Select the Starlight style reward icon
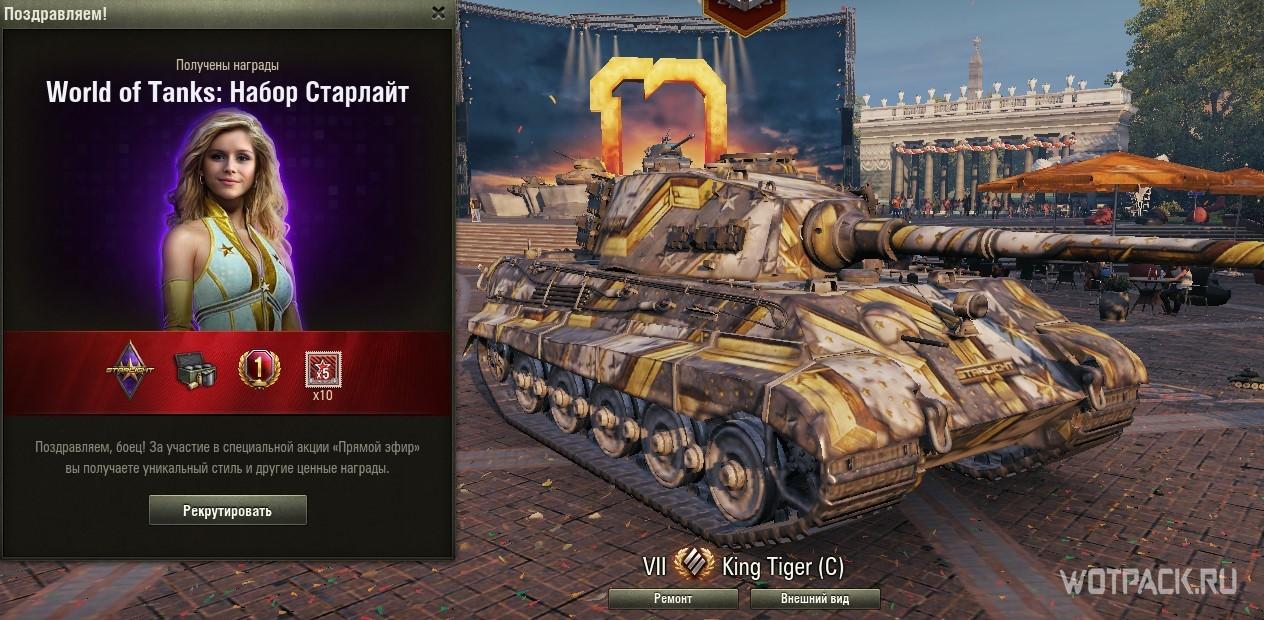The image size is (1264, 620). point(132,369)
